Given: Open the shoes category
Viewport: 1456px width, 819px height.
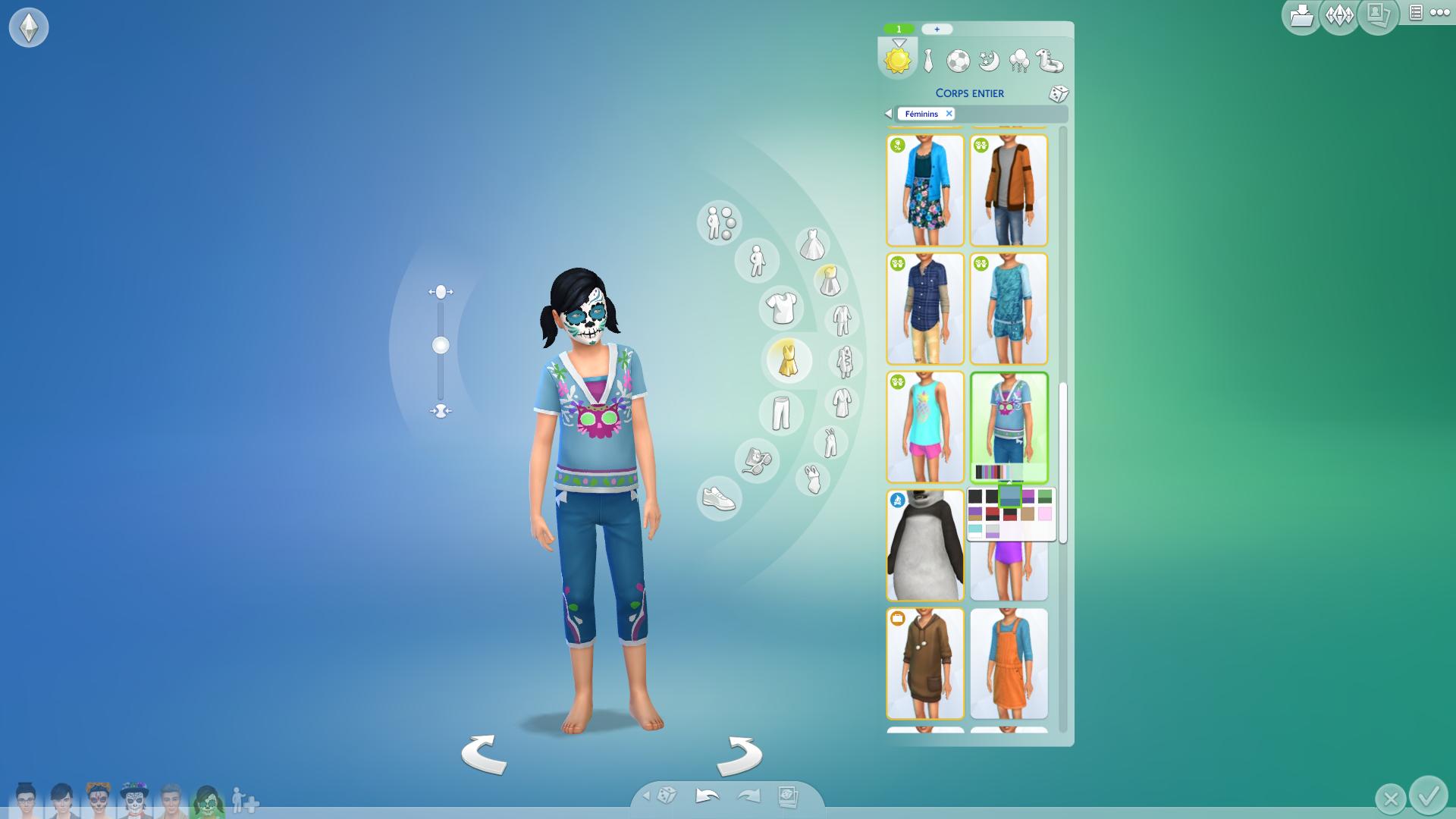Looking at the screenshot, I should coord(719,499).
